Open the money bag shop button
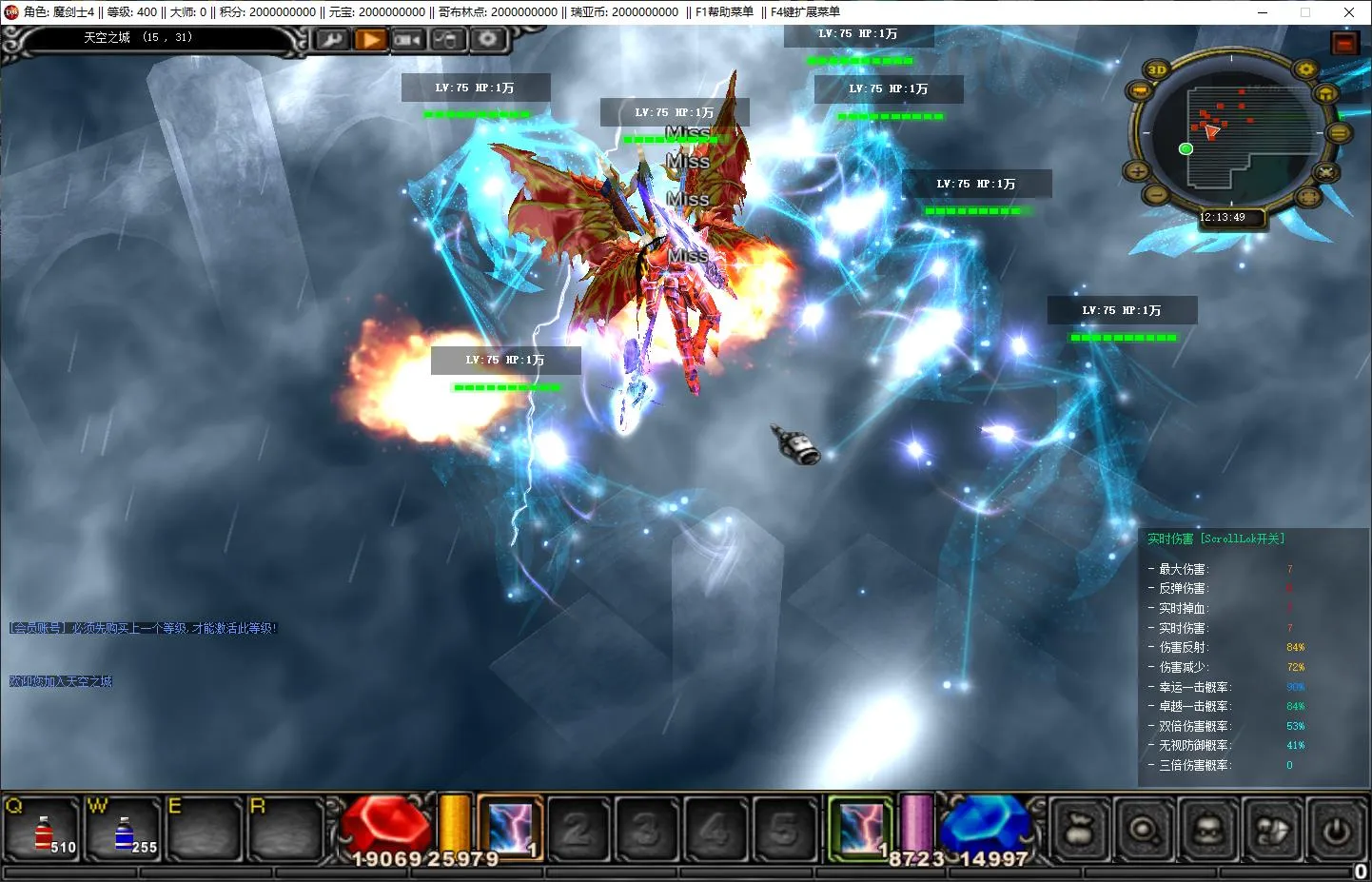1372x882 pixels. point(1079,830)
